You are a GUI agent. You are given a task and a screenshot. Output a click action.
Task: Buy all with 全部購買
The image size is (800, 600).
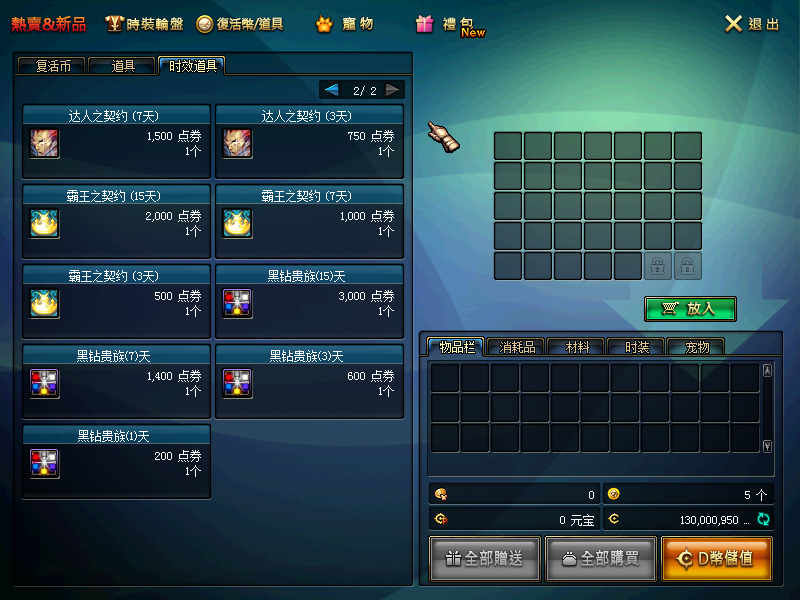tap(600, 559)
